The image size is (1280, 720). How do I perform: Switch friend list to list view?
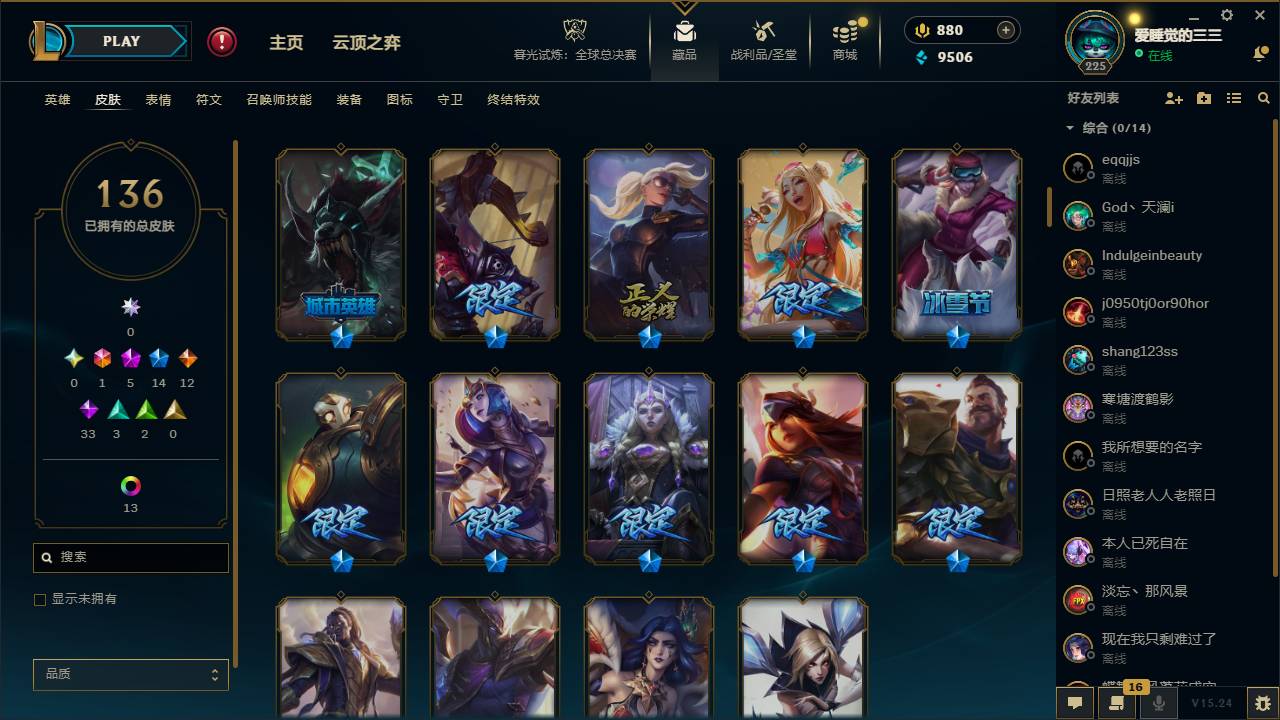pyautogui.click(x=1233, y=98)
